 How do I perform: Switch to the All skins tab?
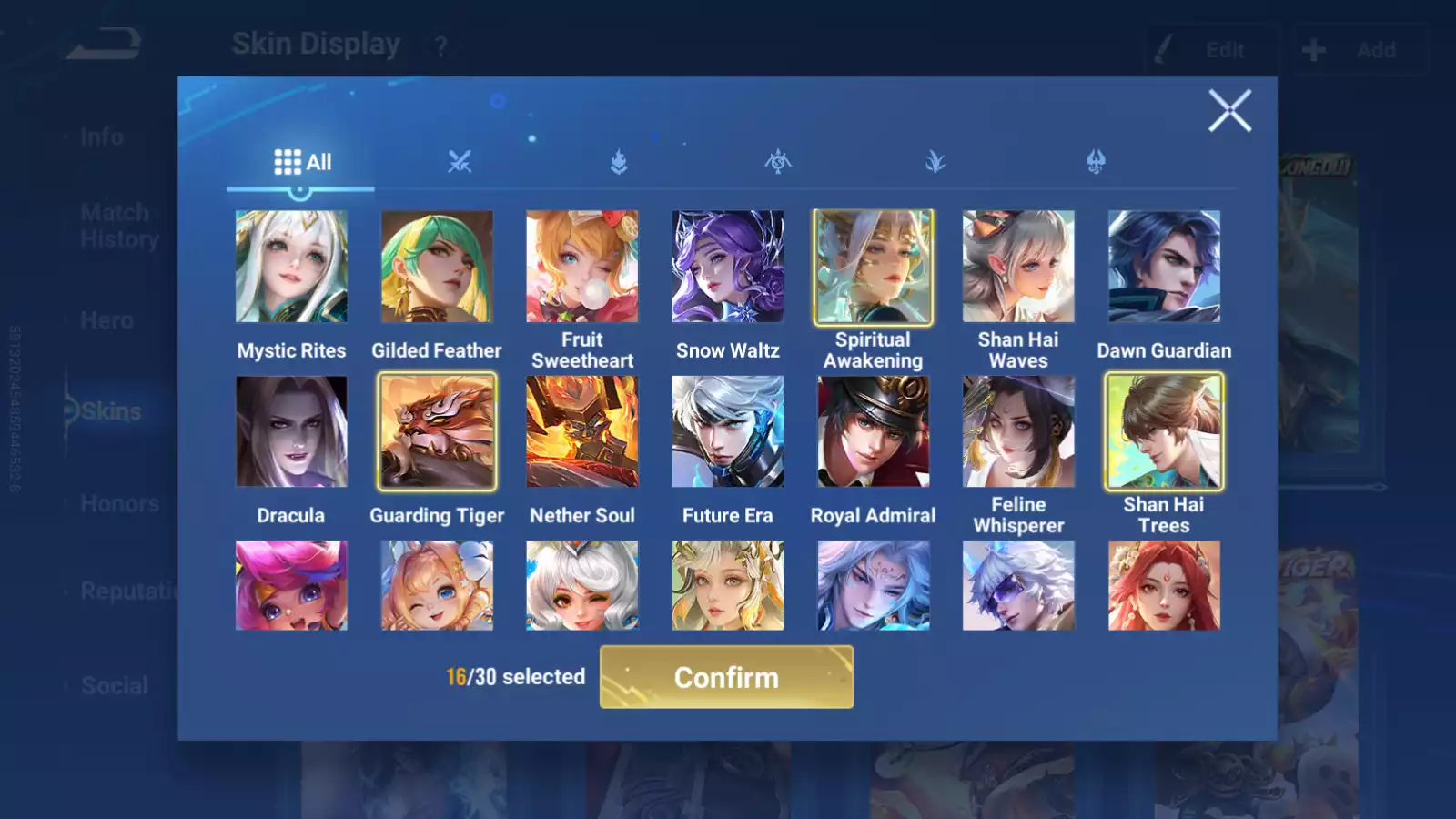302,163
